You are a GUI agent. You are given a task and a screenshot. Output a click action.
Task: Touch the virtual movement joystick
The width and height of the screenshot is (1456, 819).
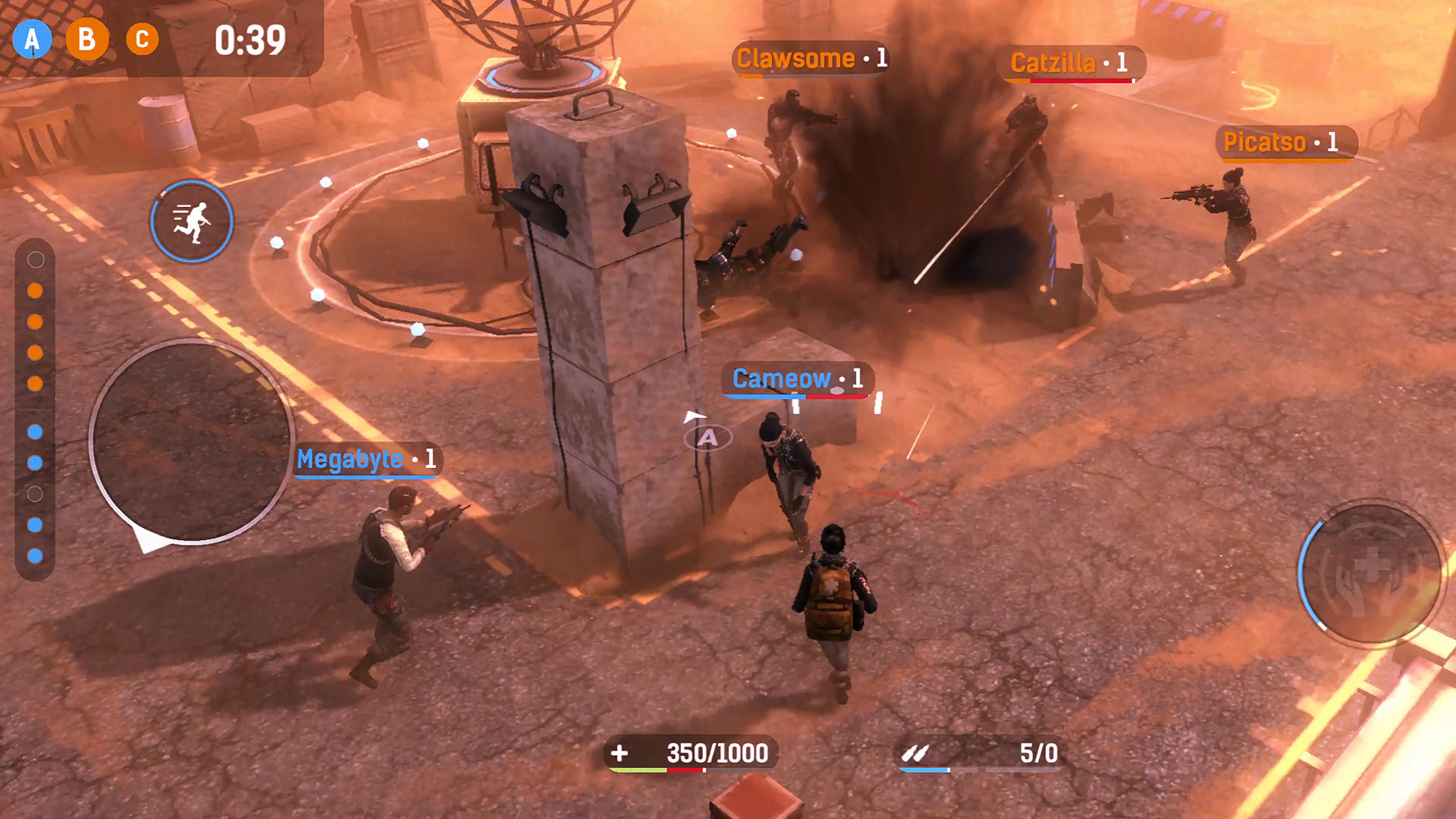tap(191, 441)
